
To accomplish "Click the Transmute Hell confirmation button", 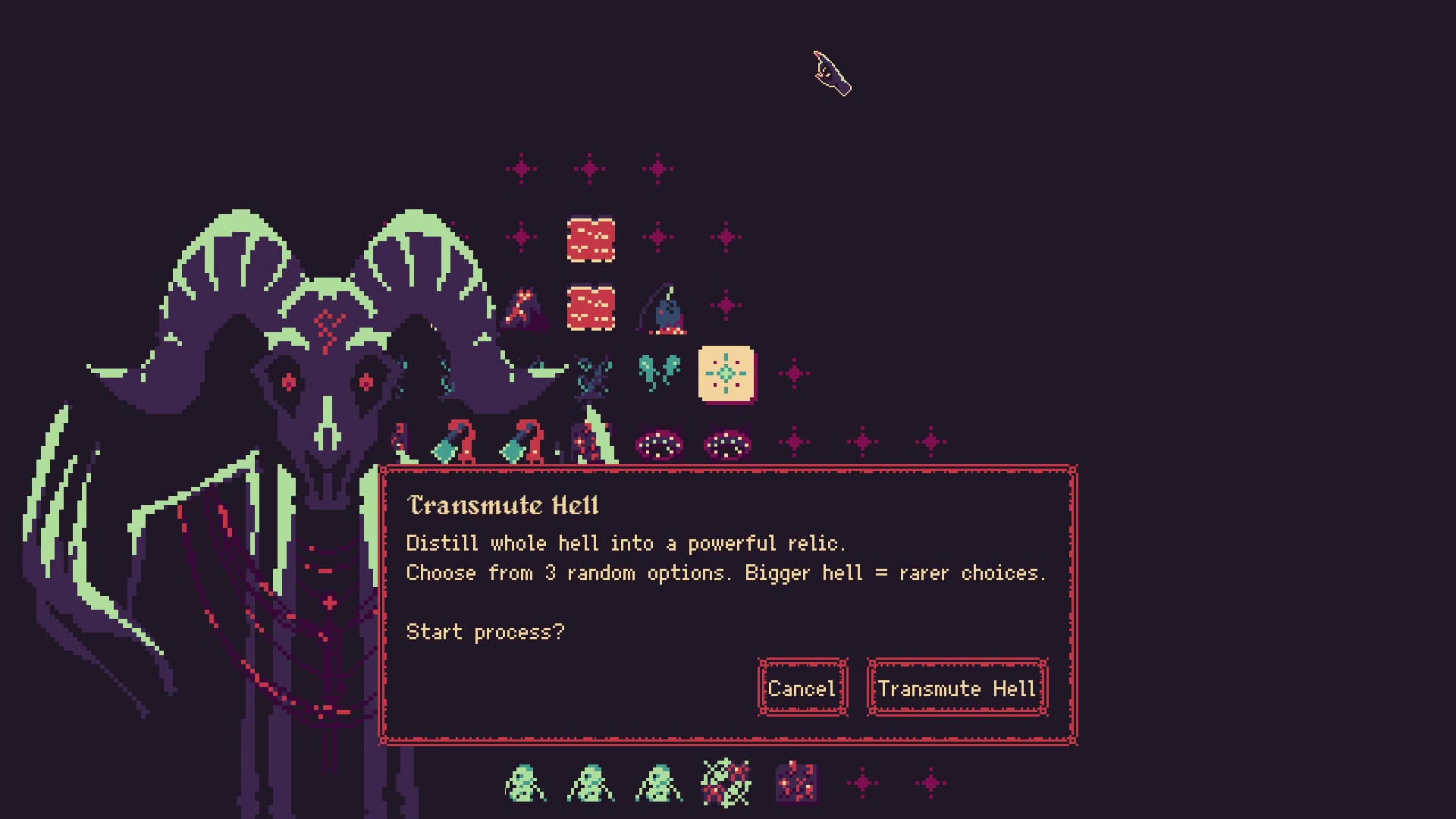I will pos(957,689).
